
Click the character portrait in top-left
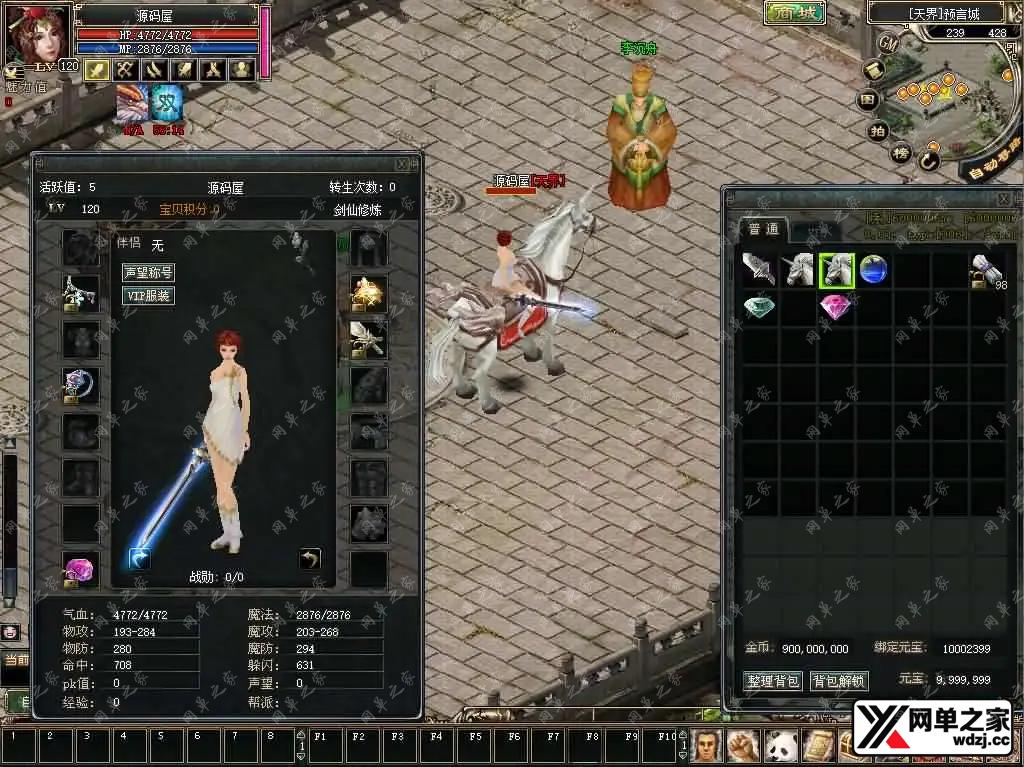[38, 32]
